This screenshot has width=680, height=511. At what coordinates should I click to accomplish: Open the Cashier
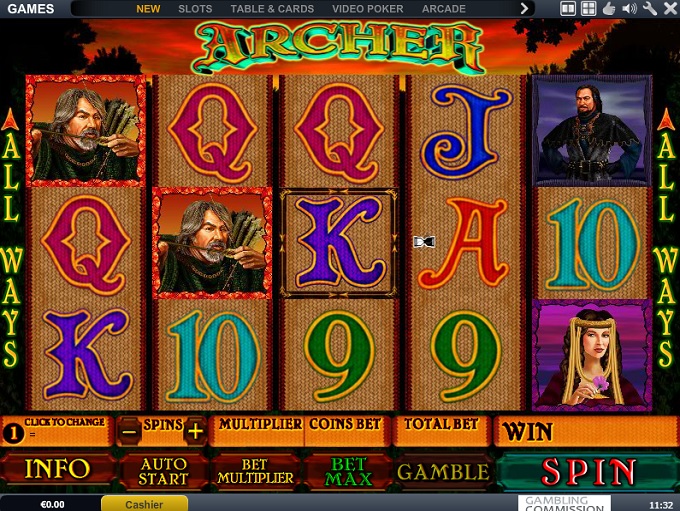tap(144, 504)
